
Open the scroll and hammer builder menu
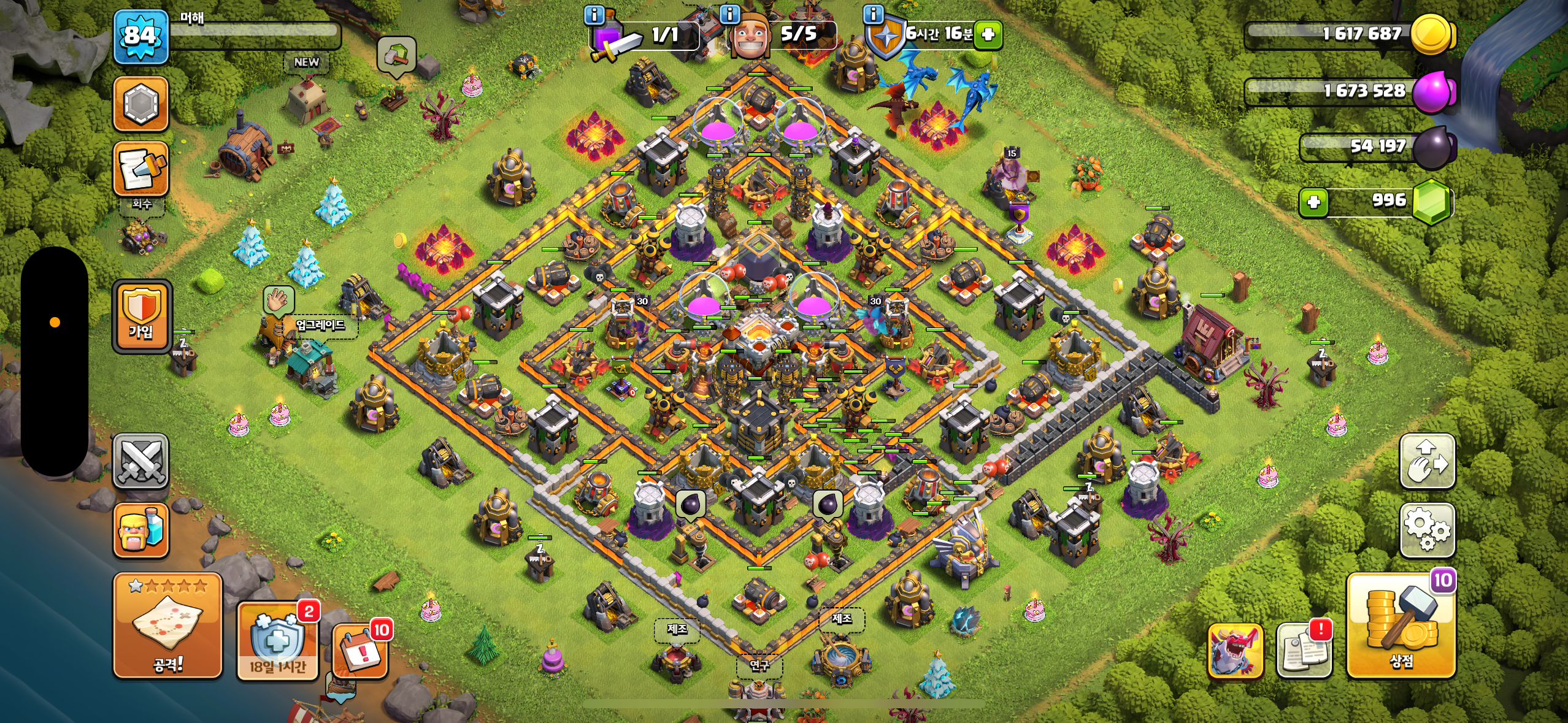tap(141, 169)
